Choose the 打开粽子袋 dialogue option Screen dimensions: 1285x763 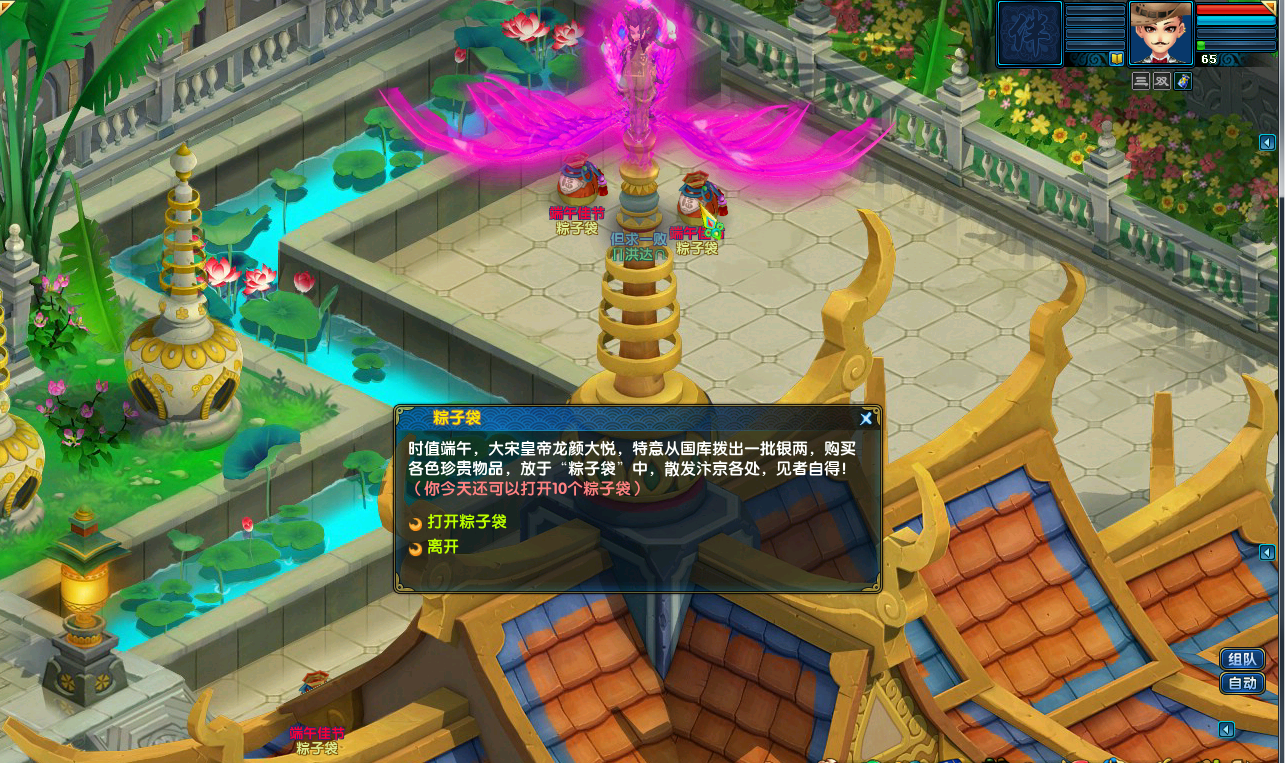[466, 522]
